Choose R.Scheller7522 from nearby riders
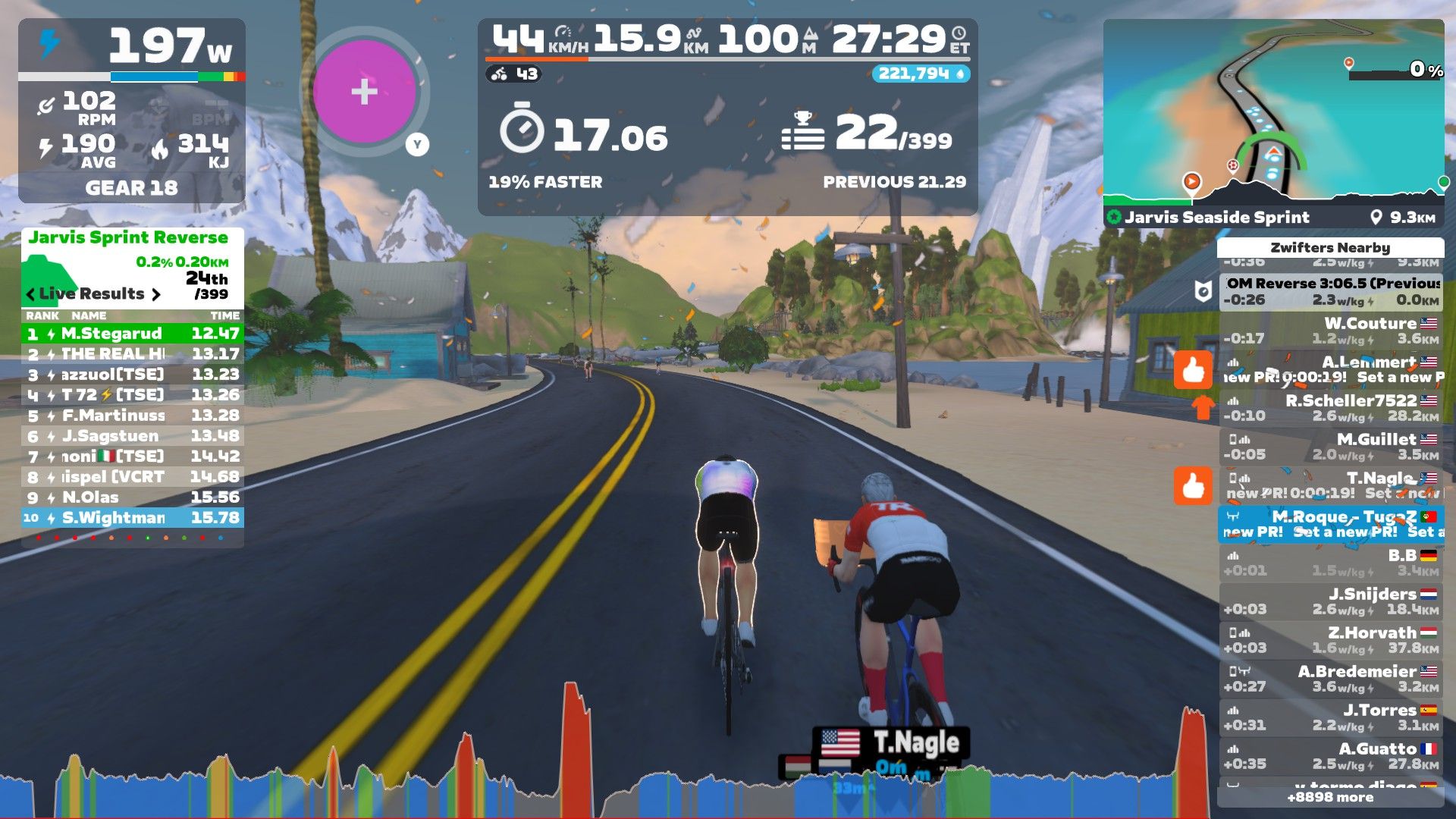1456x819 pixels. click(x=1330, y=408)
